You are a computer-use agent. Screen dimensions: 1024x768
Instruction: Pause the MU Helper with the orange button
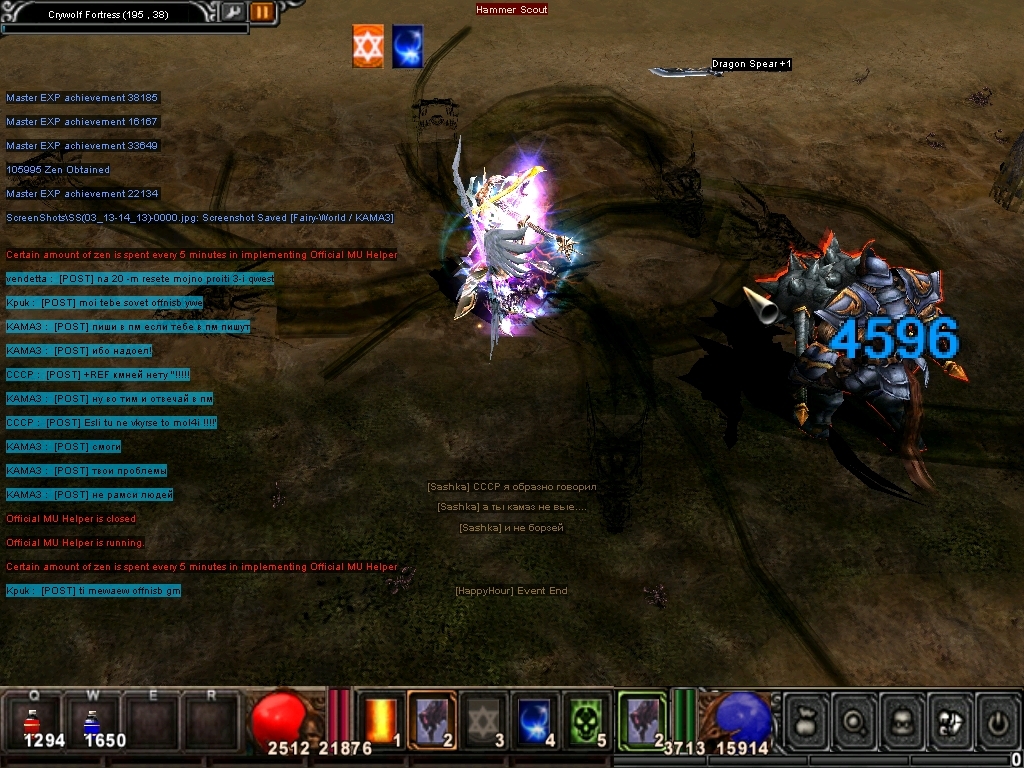[261, 12]
